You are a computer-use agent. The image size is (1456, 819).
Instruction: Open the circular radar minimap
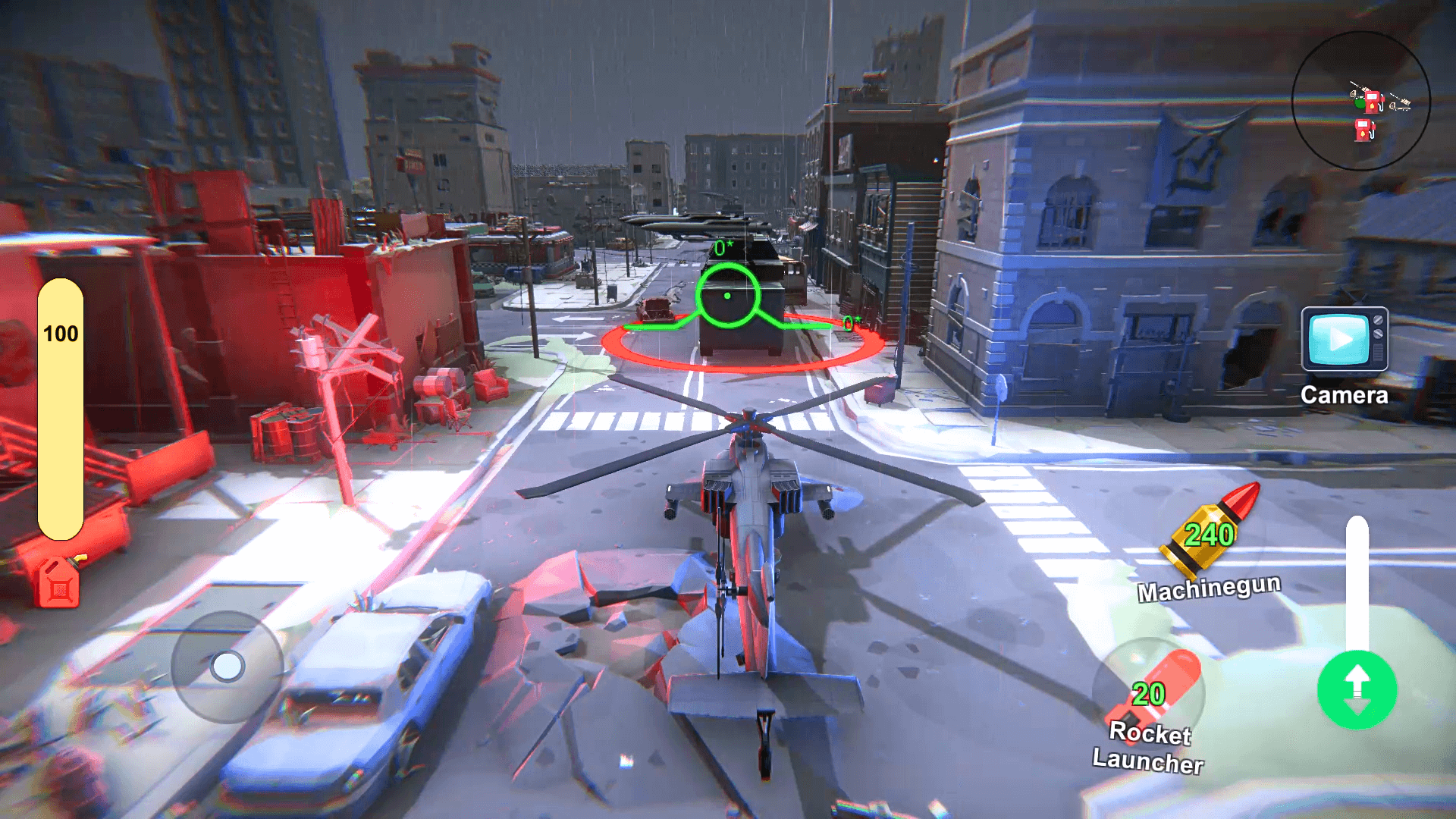tap(1360, 101)
